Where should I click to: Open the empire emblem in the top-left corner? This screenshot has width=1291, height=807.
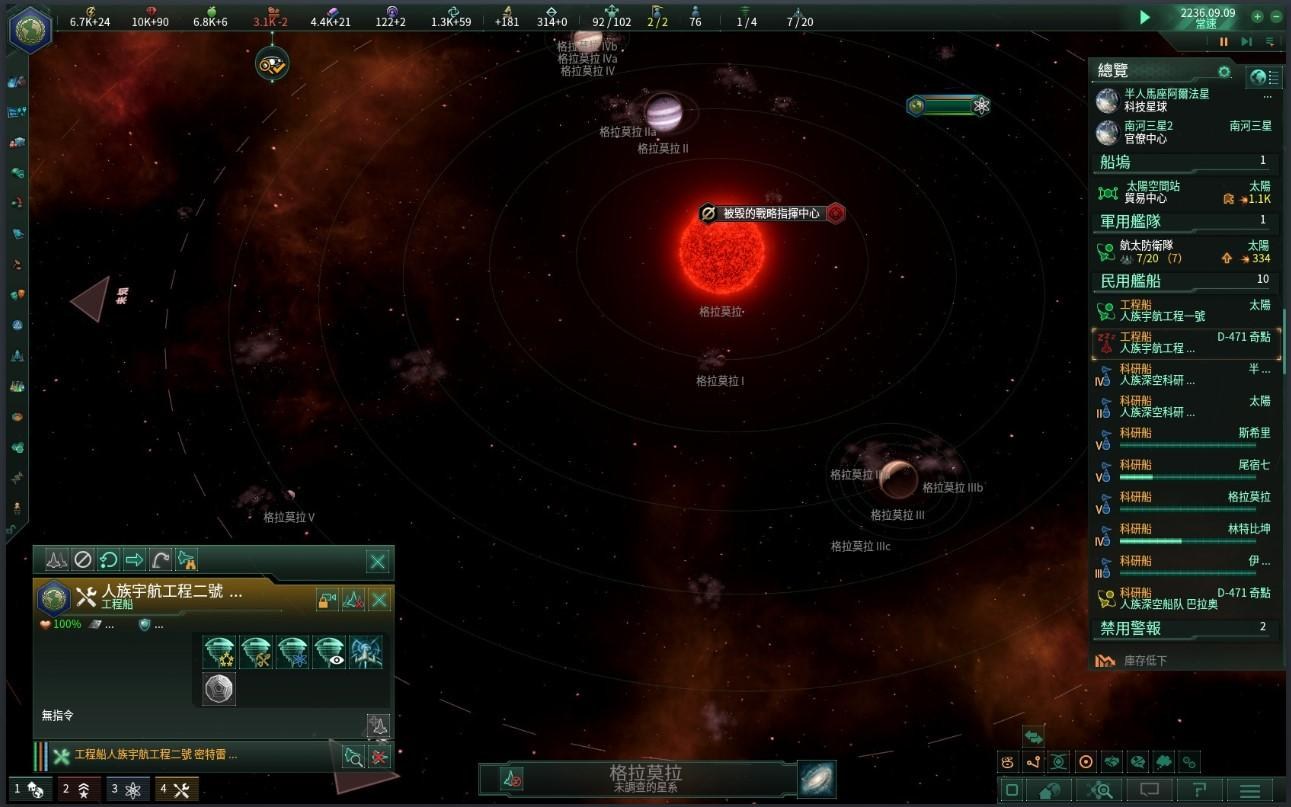click(30, 28)
